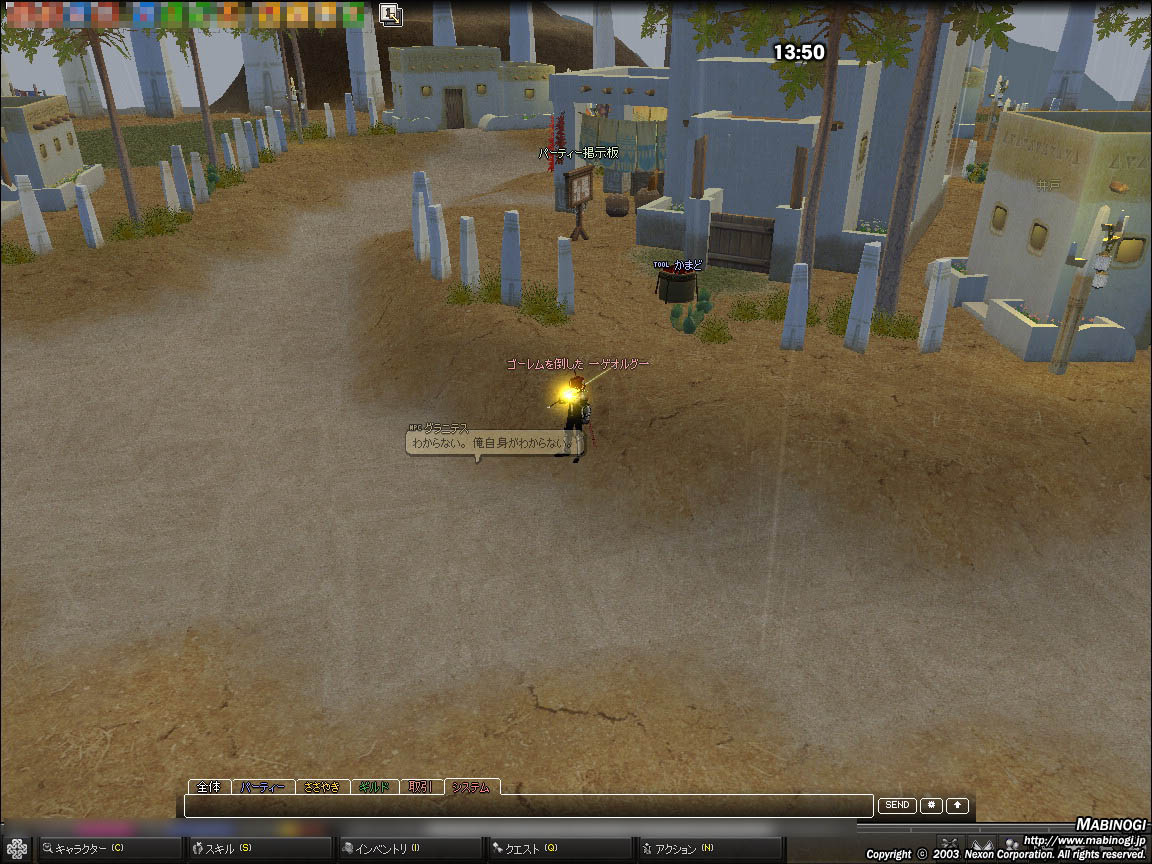Click the chat text input box
Screen dimensions: 1152x864
coord(528,806)
